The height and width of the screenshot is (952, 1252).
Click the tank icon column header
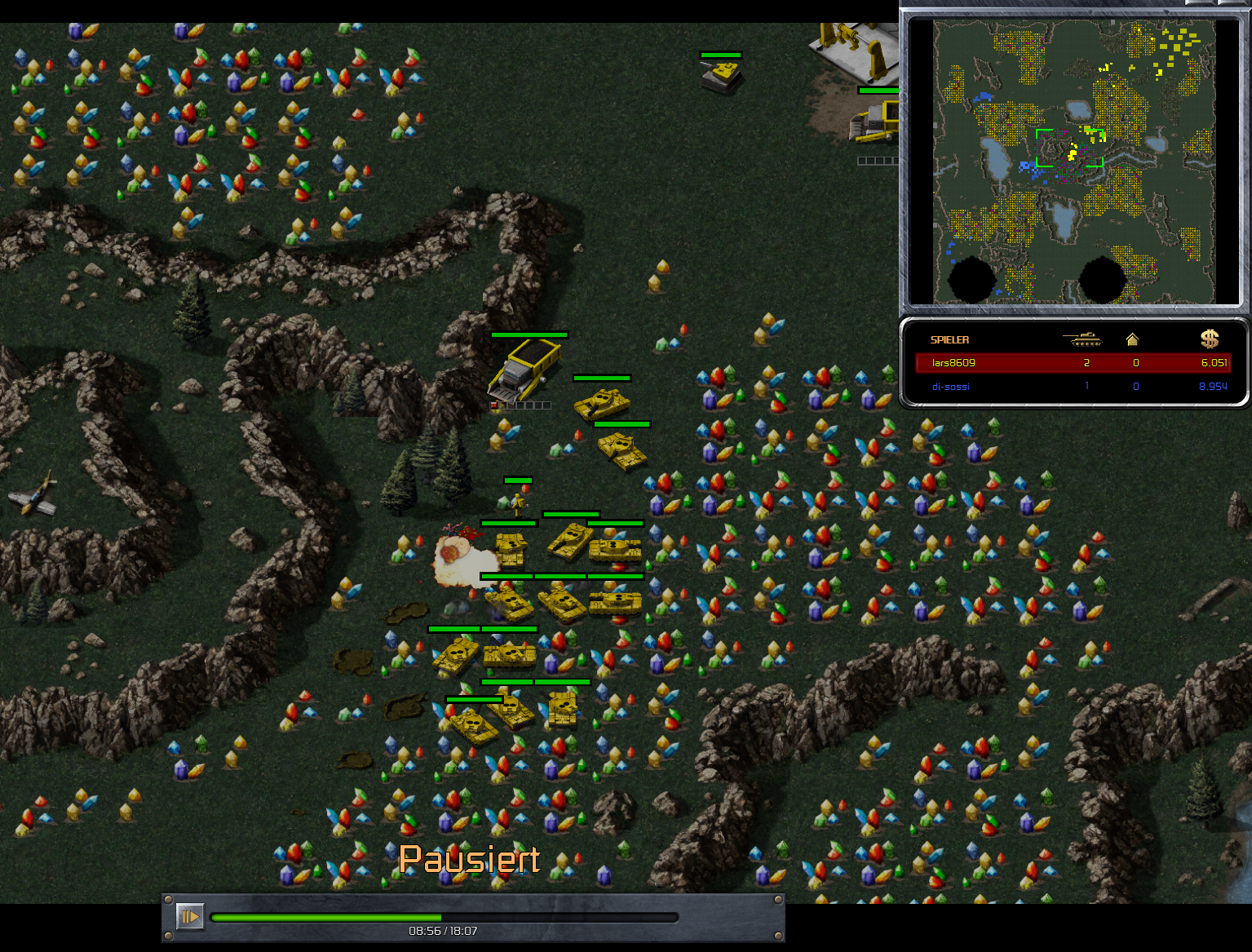click(1082, 339)
